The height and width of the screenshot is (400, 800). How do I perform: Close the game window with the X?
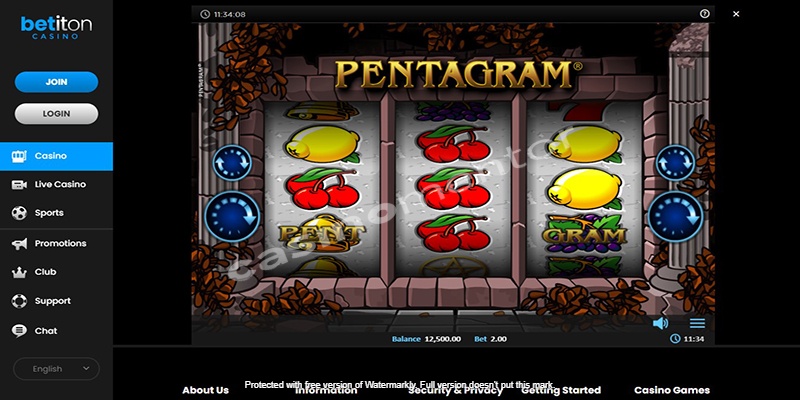click(736, 14)
